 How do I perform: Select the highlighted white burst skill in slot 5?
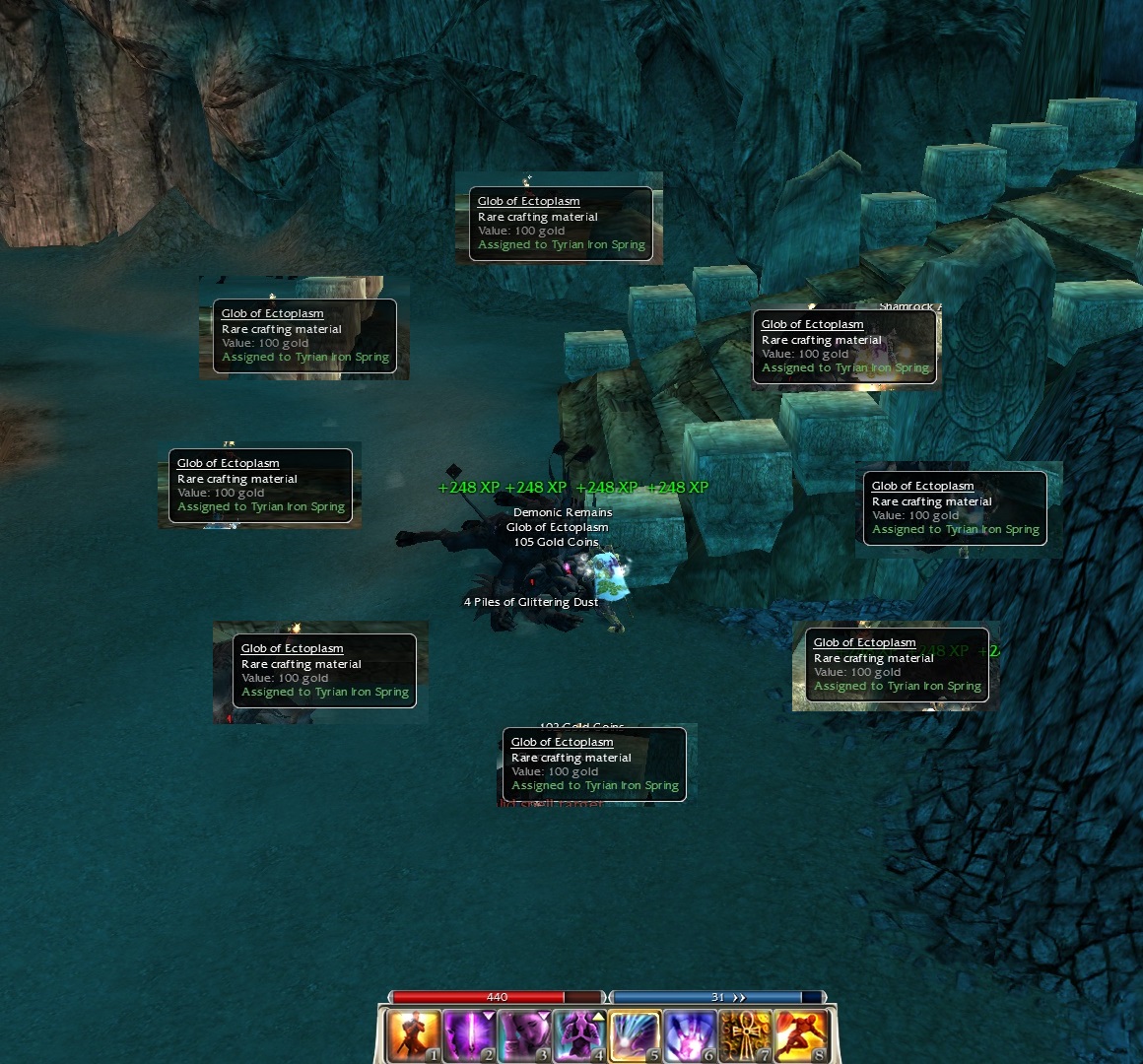636,1035
